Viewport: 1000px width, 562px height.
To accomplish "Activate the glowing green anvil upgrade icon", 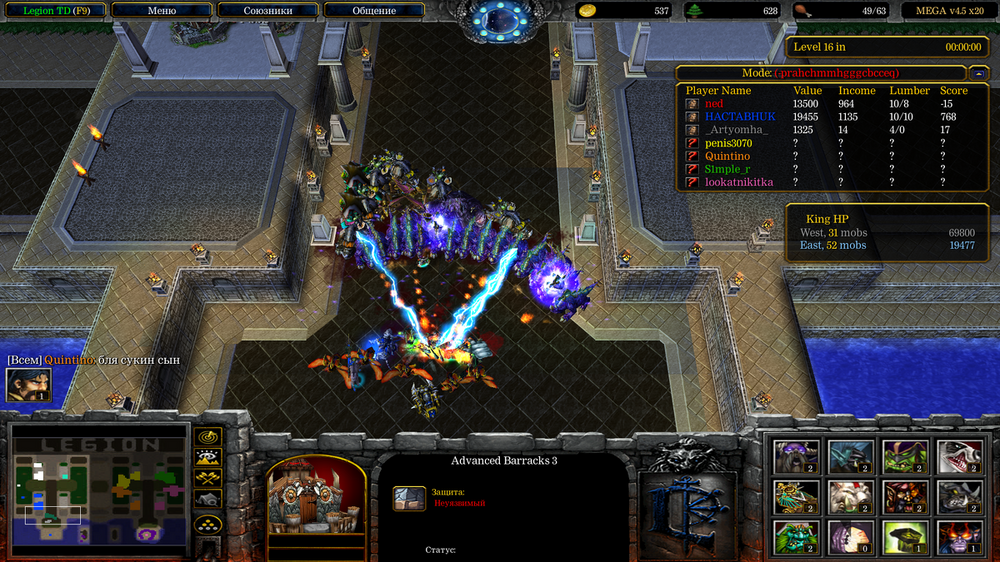I will point(905,536).
